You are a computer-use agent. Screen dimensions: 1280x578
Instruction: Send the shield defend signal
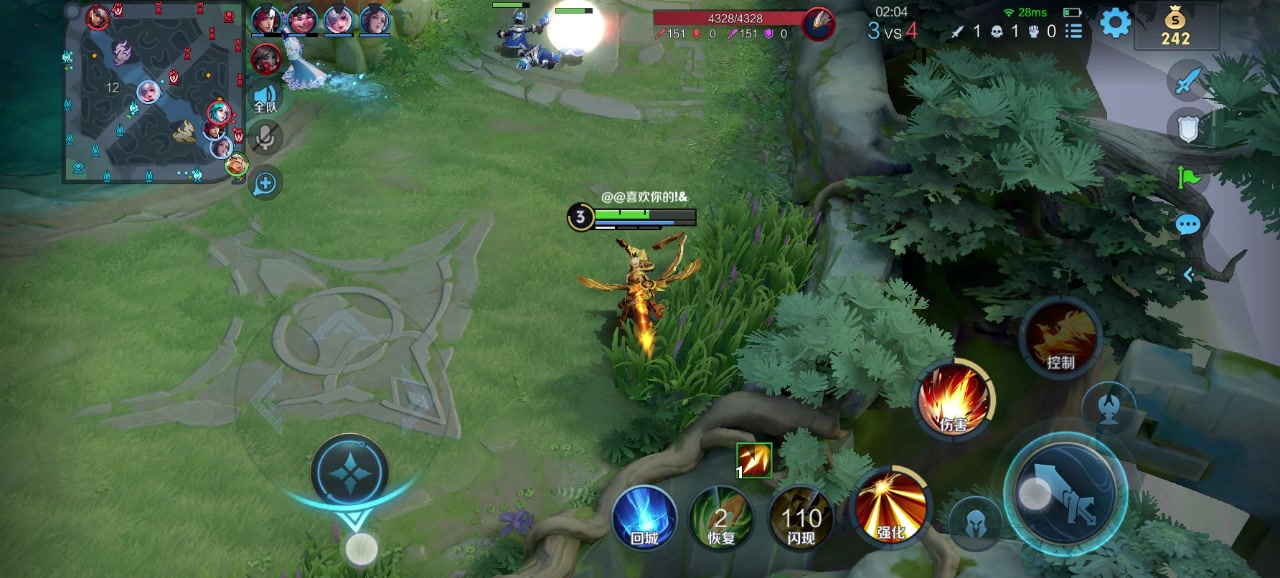(1187, 128)
